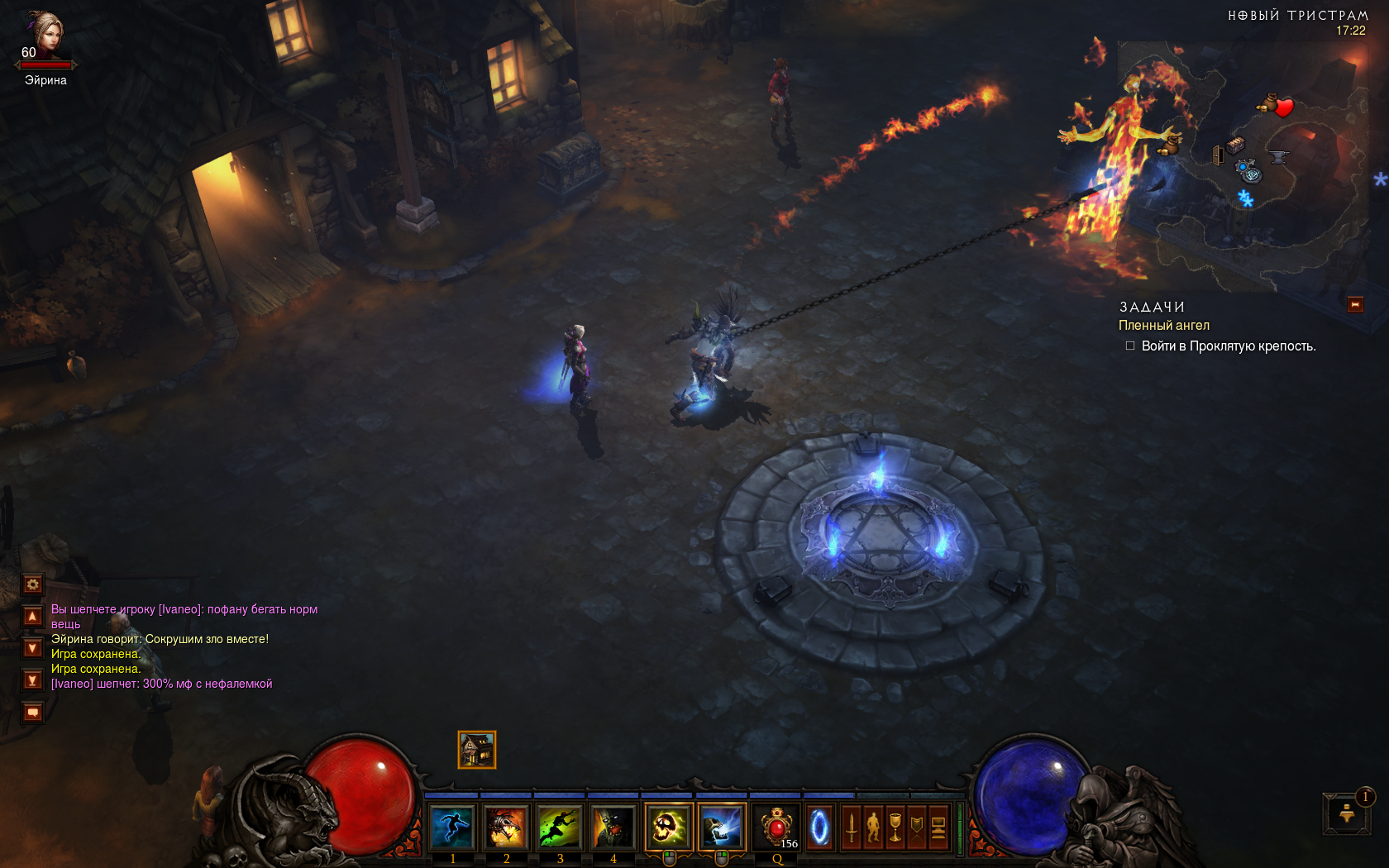The width and height of the screenshot is (1389, 868).
Task: Open the sword skills menu button
Action: click(852, 827)
